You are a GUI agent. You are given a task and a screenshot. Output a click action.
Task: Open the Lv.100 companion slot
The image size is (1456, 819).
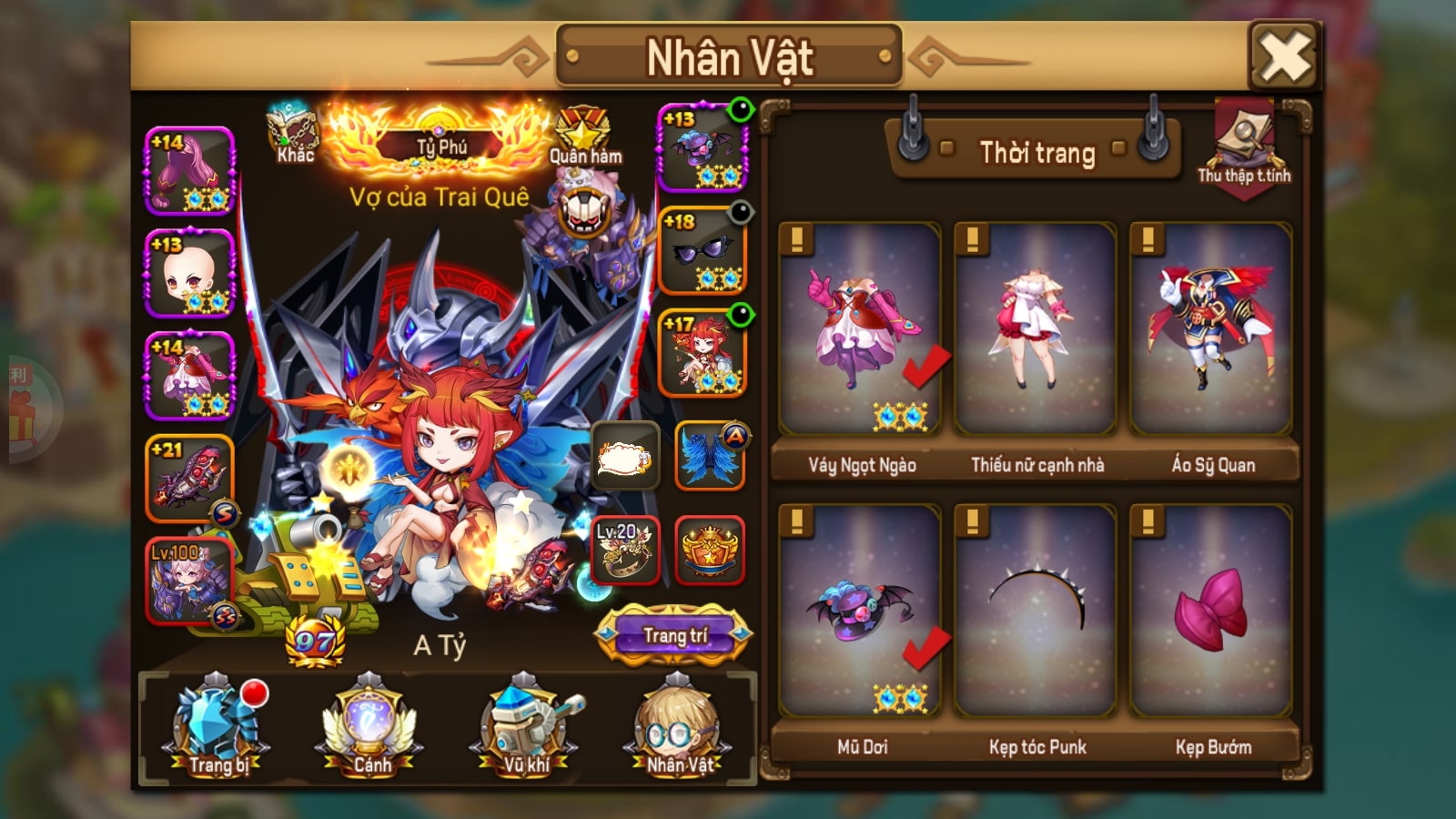(x=190, y=581)
